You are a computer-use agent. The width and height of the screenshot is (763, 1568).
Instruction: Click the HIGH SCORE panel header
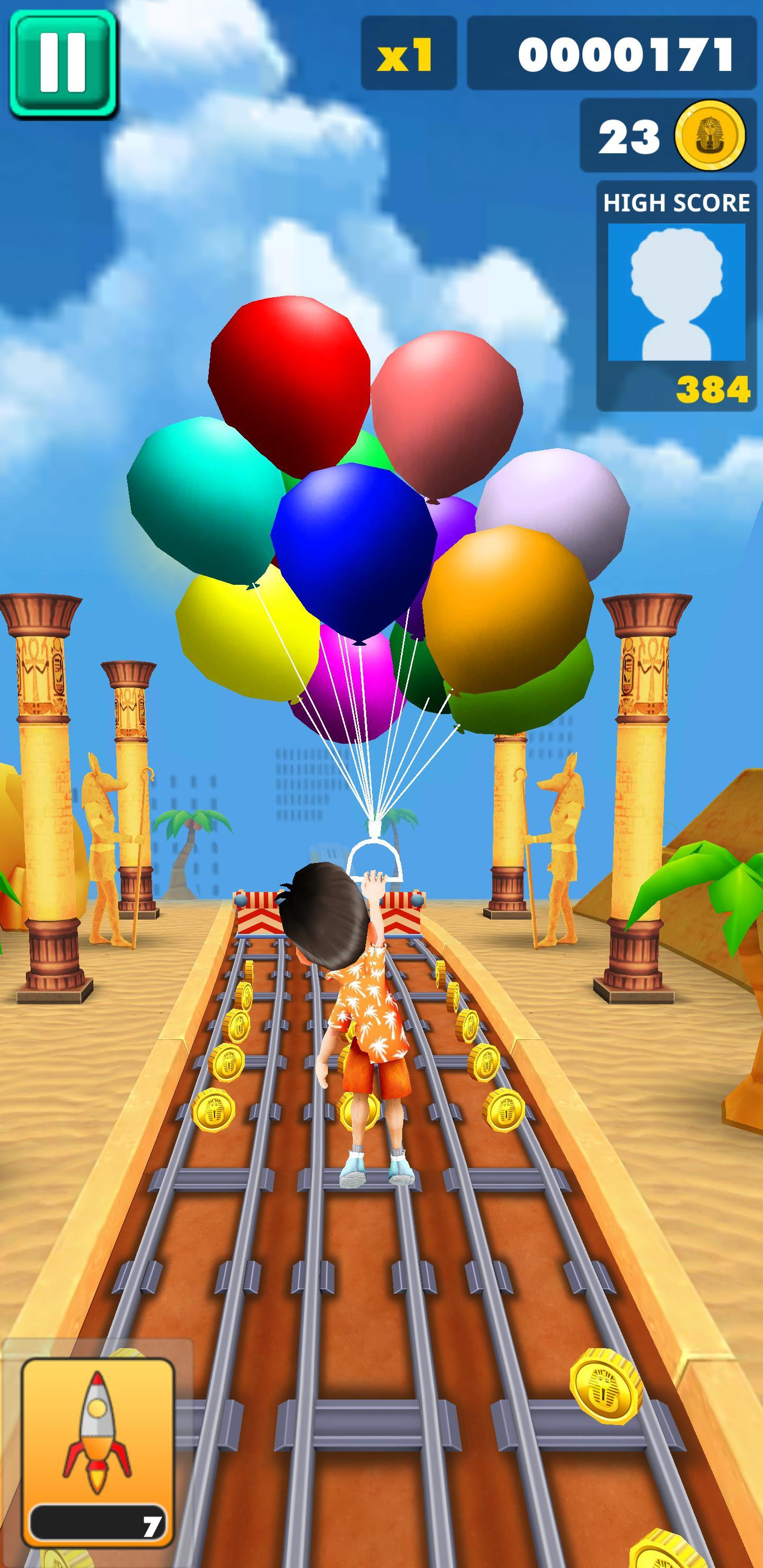tap(676, 204)
